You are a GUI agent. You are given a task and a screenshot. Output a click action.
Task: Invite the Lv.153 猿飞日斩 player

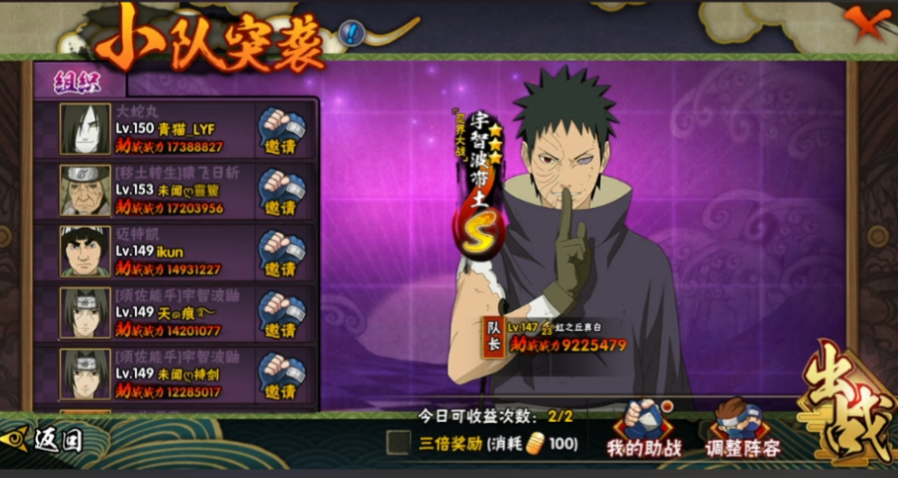pos(281,191)
